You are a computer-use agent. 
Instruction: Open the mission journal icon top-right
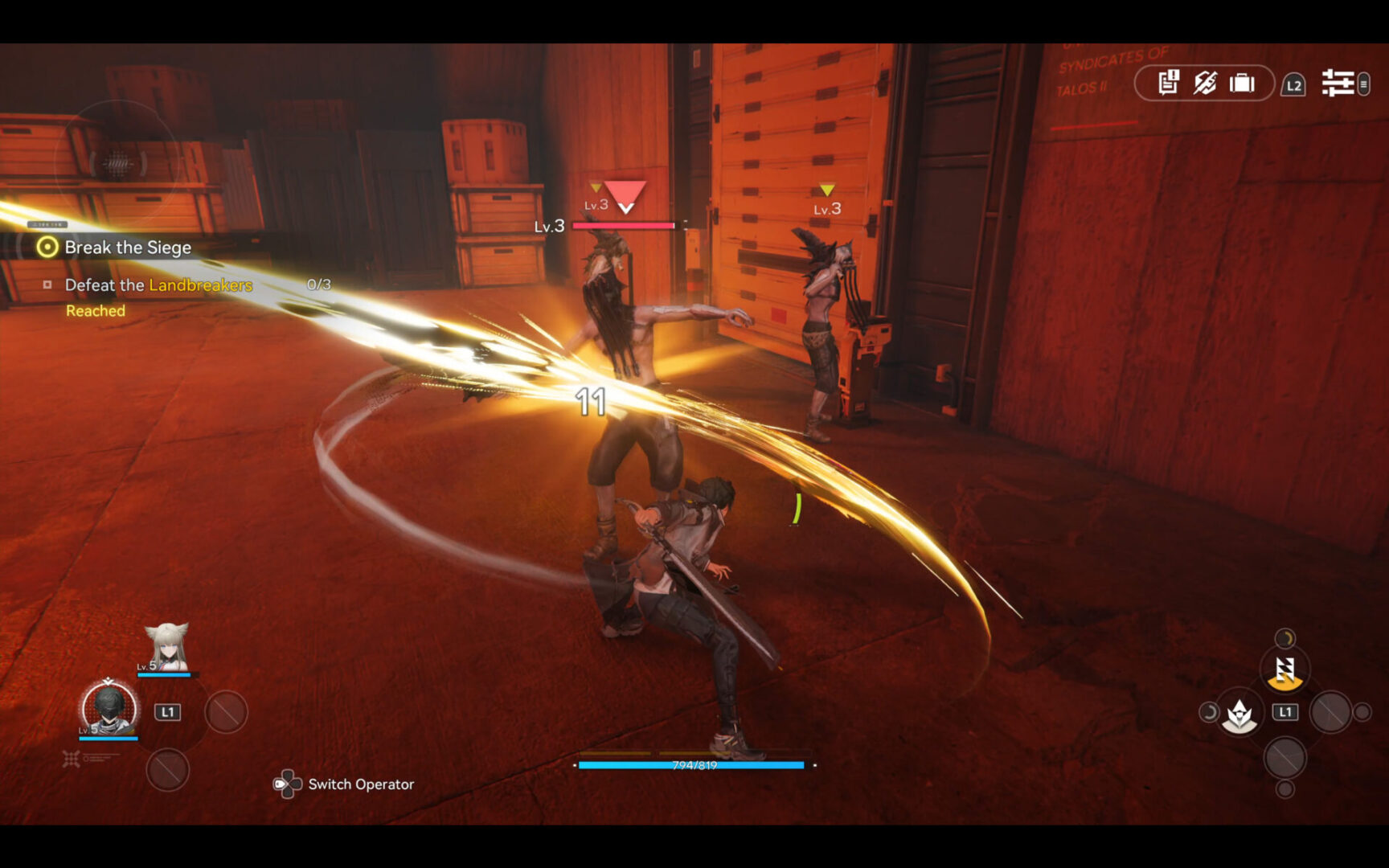click(x=1168, y=83)
